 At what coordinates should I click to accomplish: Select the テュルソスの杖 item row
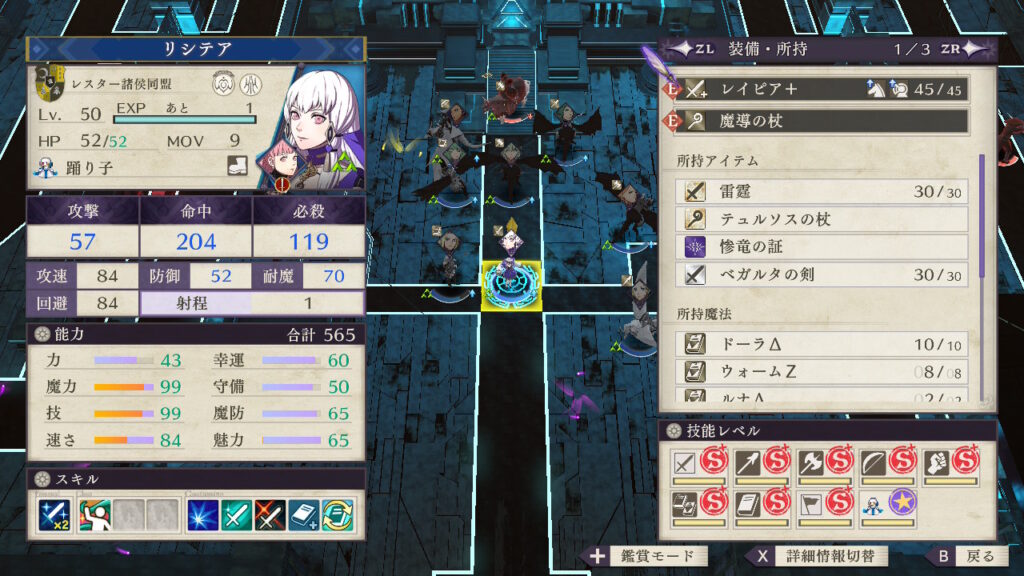click(825, 219)
